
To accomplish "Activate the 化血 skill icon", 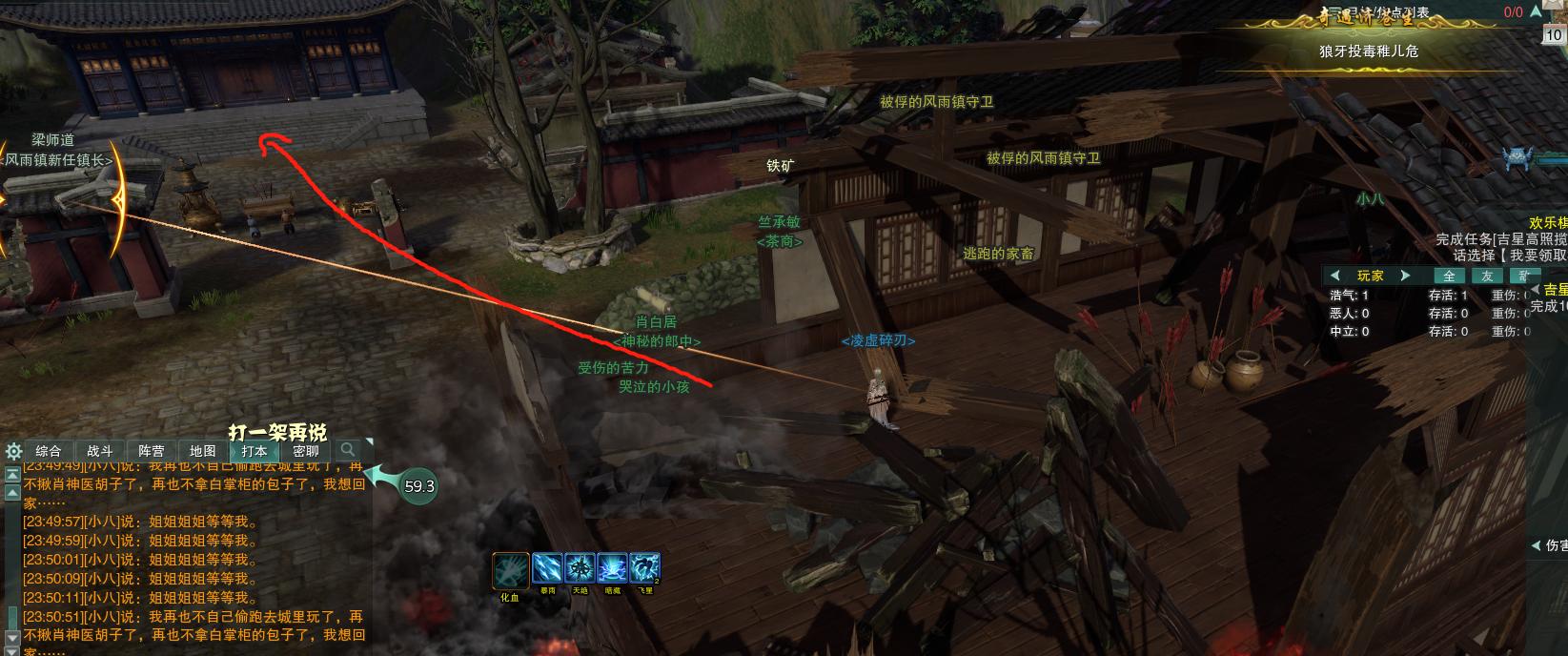I will [x=510, y=570].
